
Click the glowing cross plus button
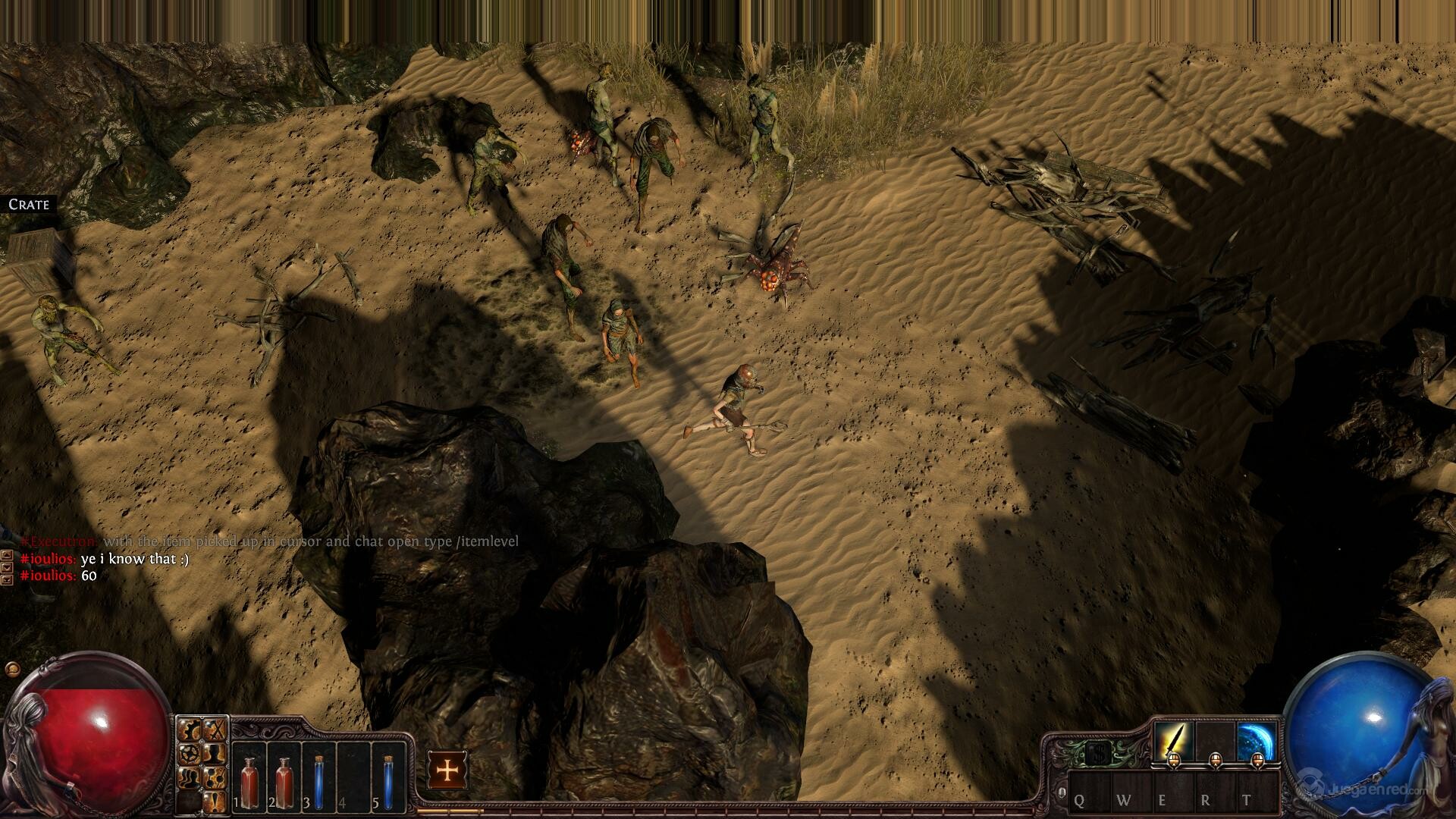pos(448,770)
